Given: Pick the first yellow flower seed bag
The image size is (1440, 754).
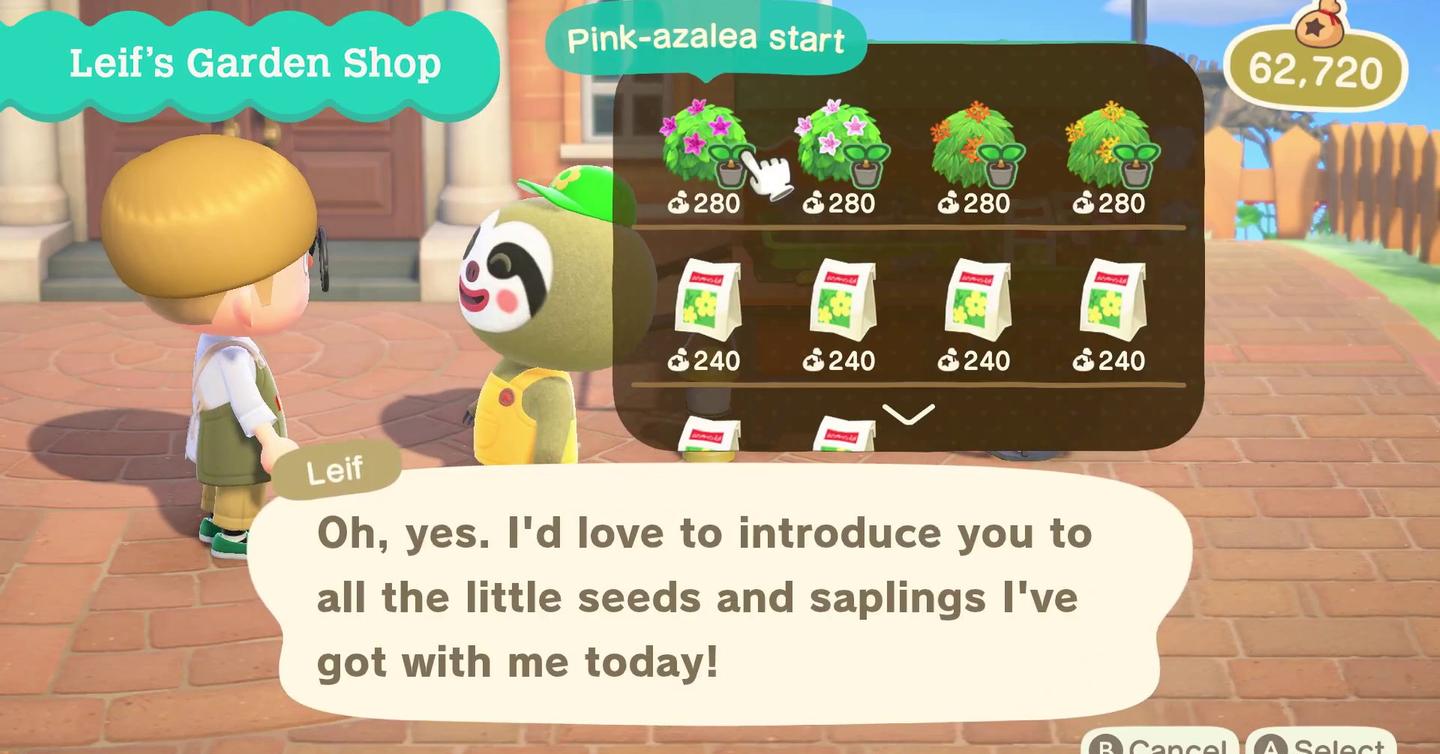Looking at the screenshot, I should [x=706, y=305].
